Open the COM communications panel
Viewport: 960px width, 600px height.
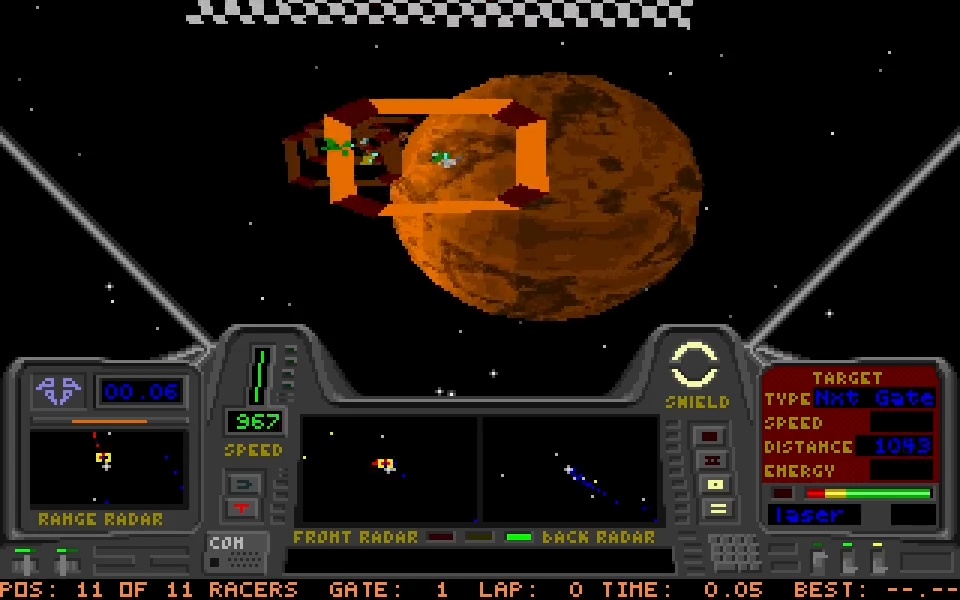coord(236,552)
